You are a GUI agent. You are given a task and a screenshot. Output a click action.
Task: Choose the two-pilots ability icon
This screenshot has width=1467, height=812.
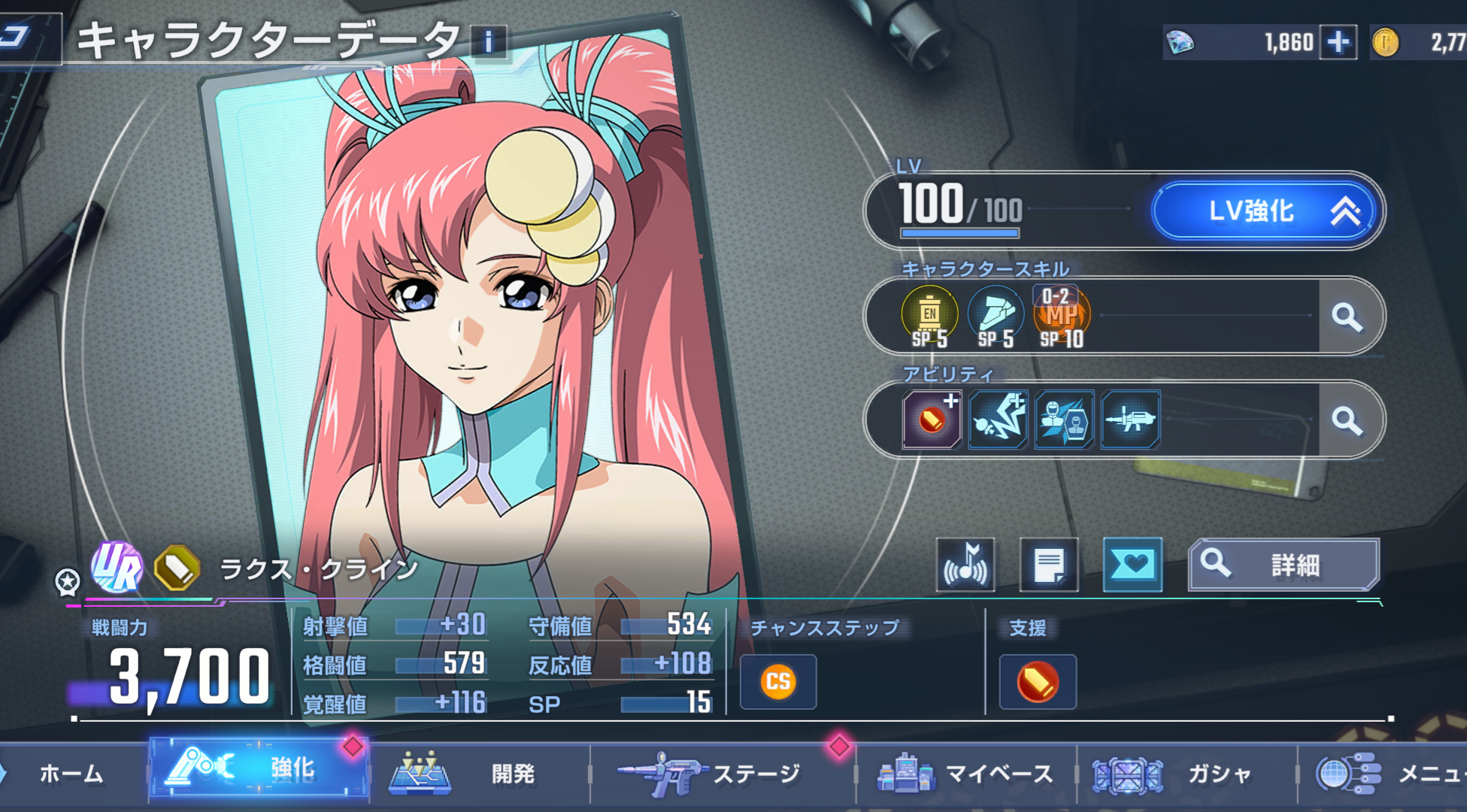[1064, 420]
